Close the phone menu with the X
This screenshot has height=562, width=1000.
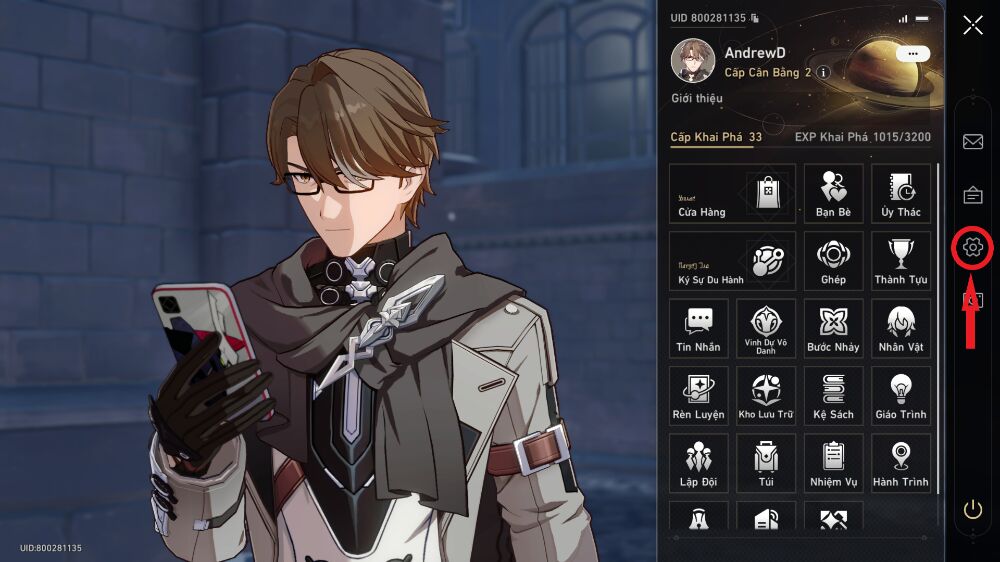pos(972,25)
